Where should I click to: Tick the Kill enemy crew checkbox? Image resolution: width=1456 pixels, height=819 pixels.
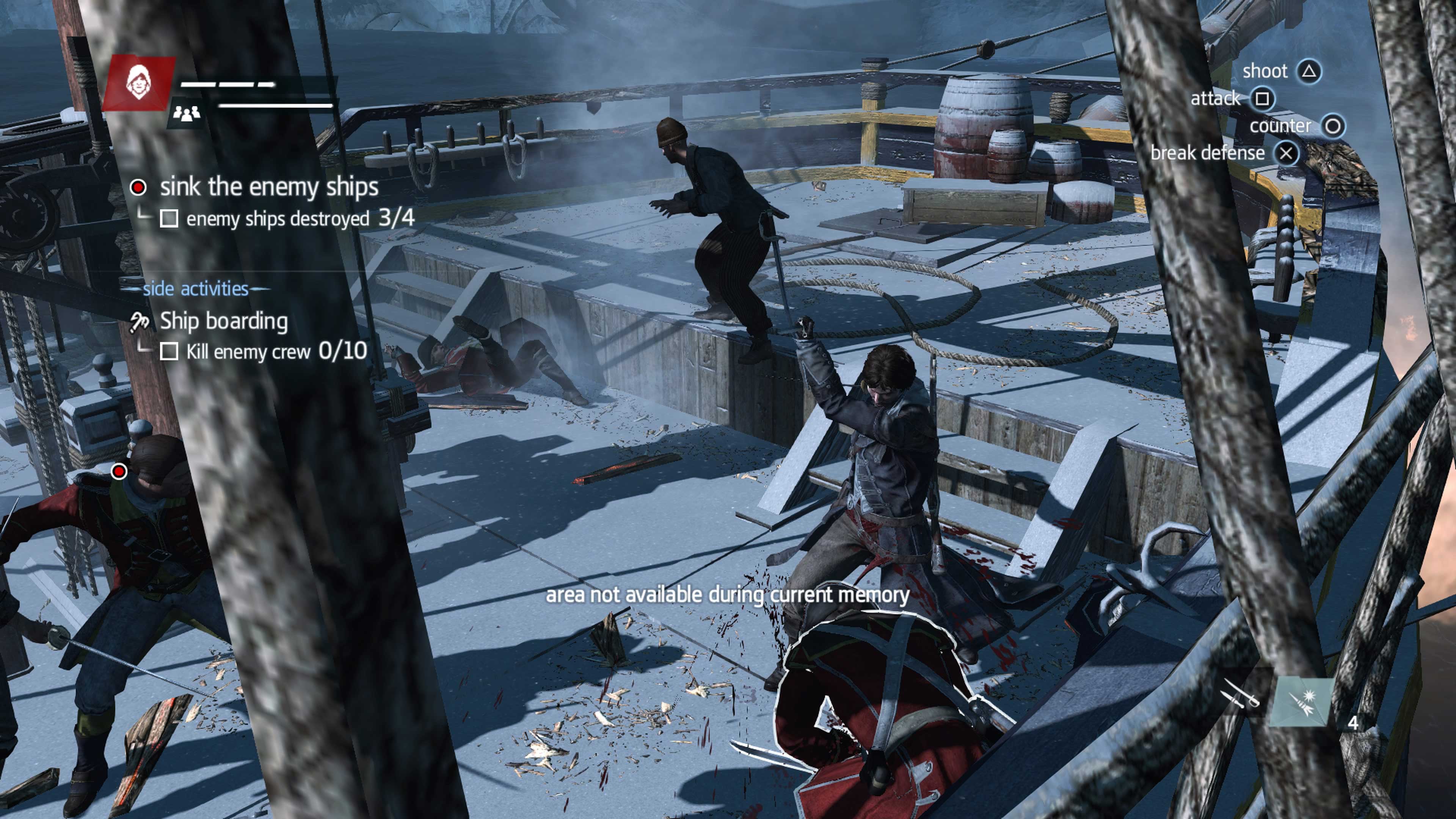169,351
